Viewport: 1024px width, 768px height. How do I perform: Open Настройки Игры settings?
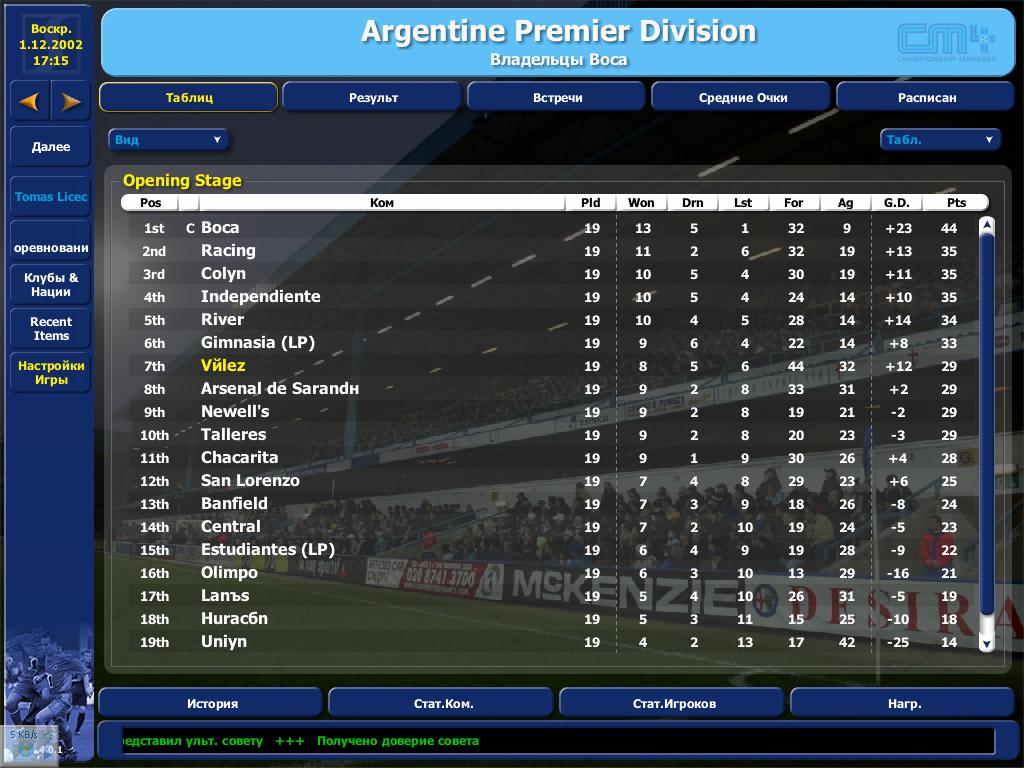tap(51, 373)
